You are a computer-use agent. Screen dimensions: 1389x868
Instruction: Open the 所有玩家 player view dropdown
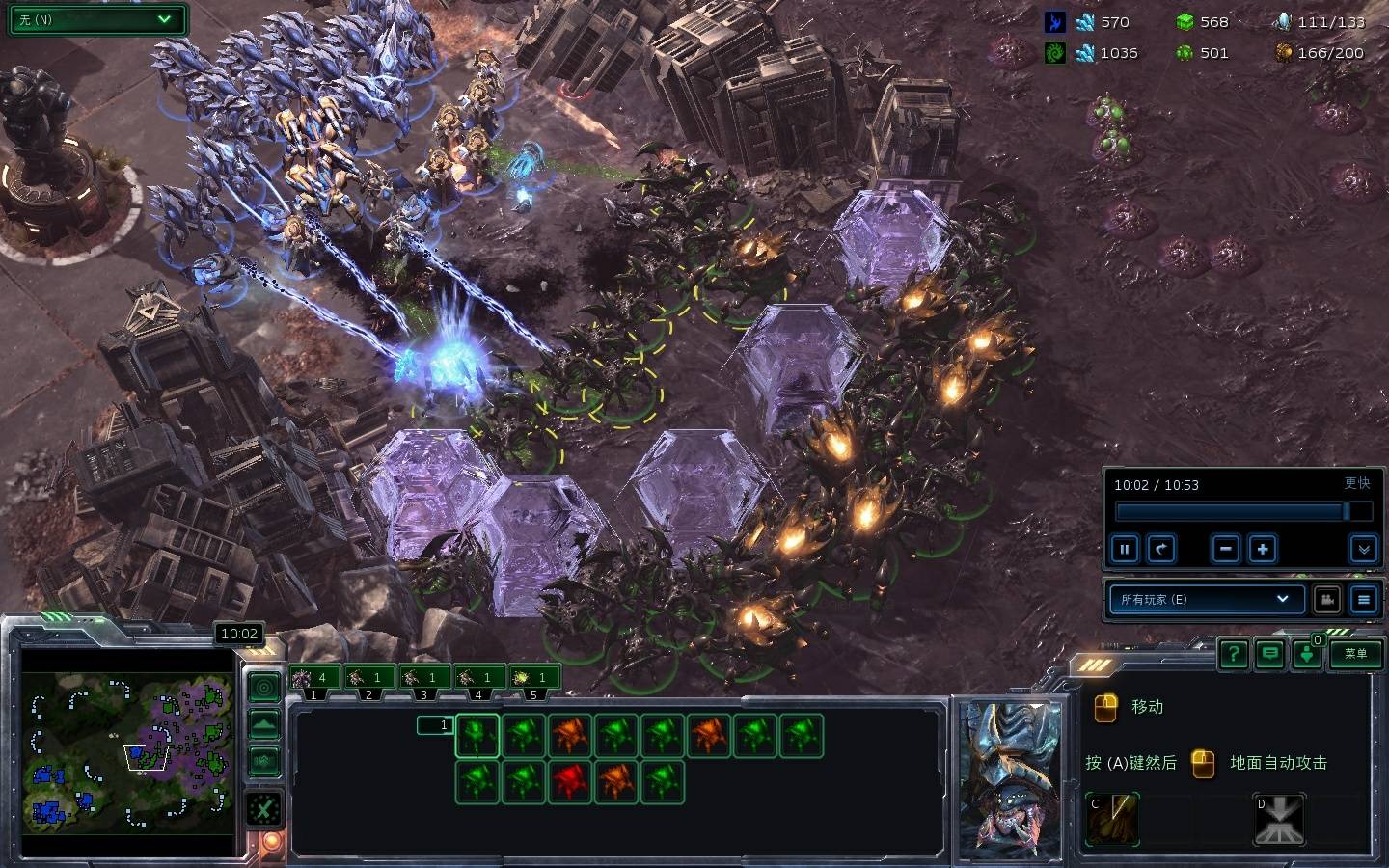tap(1206, 599)
